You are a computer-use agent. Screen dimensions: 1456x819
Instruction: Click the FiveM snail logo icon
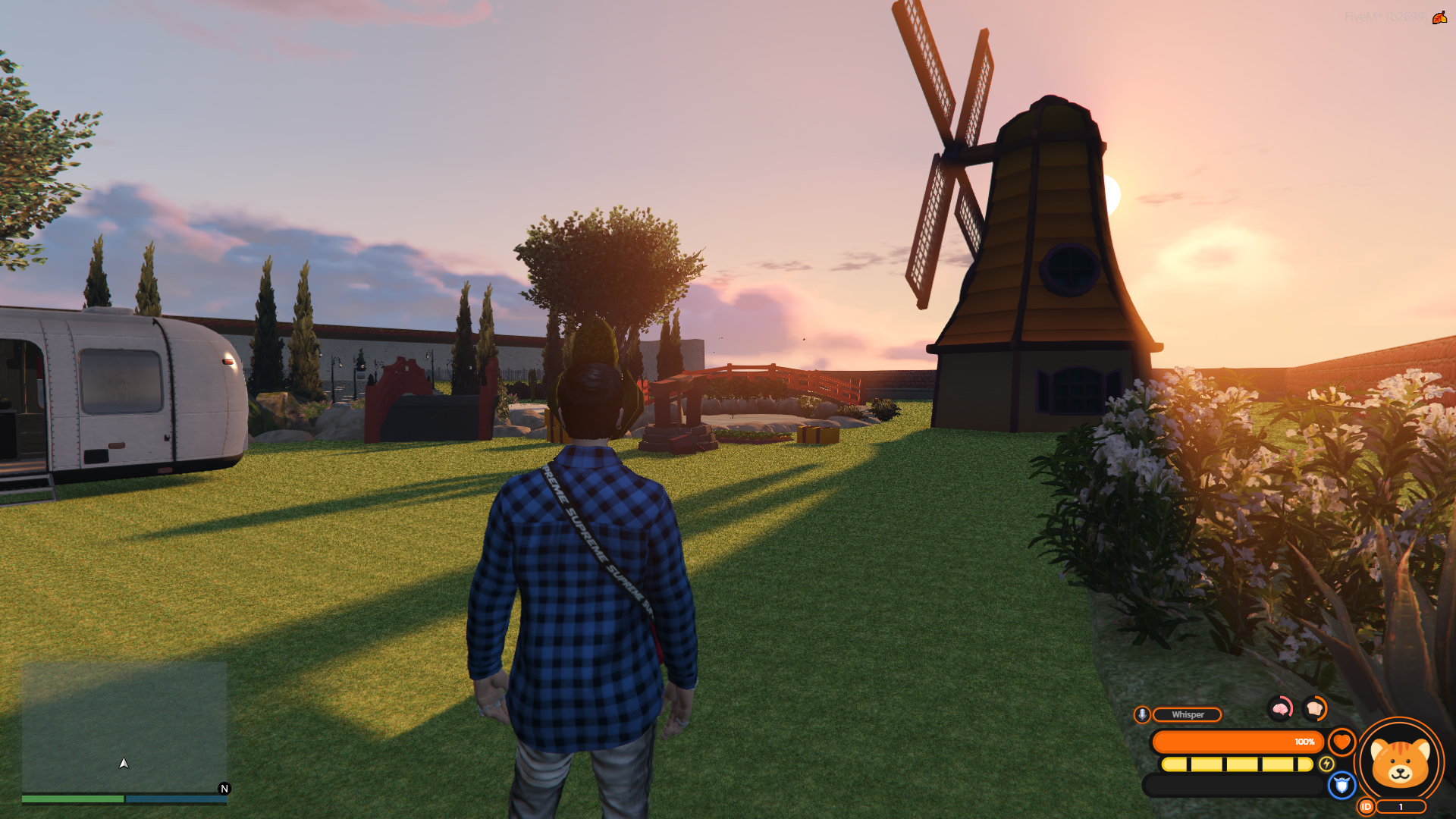pyautogui.click(x=1439, y=17)
